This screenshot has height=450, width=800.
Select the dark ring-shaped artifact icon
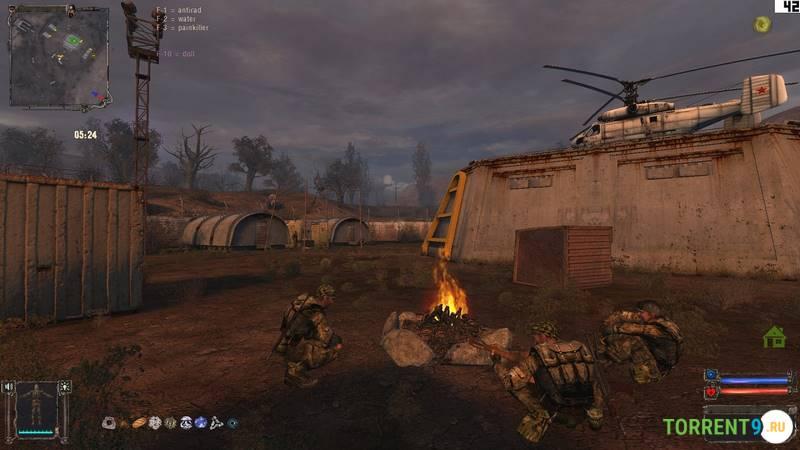pos(232,423)
